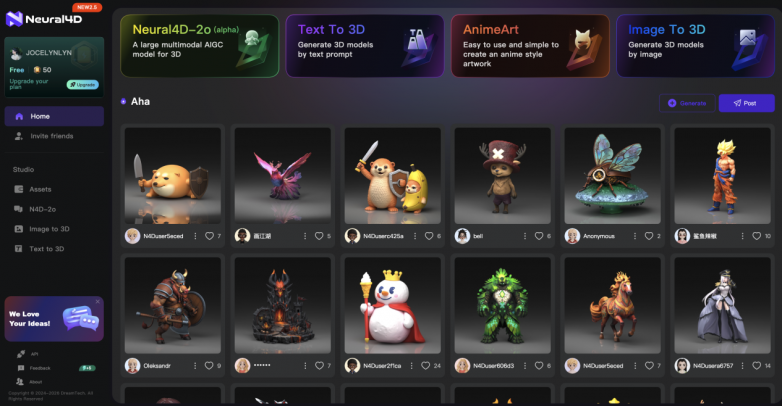Open the About link
Viewport: 782px width, 406px height.
[x=35, y=381]
